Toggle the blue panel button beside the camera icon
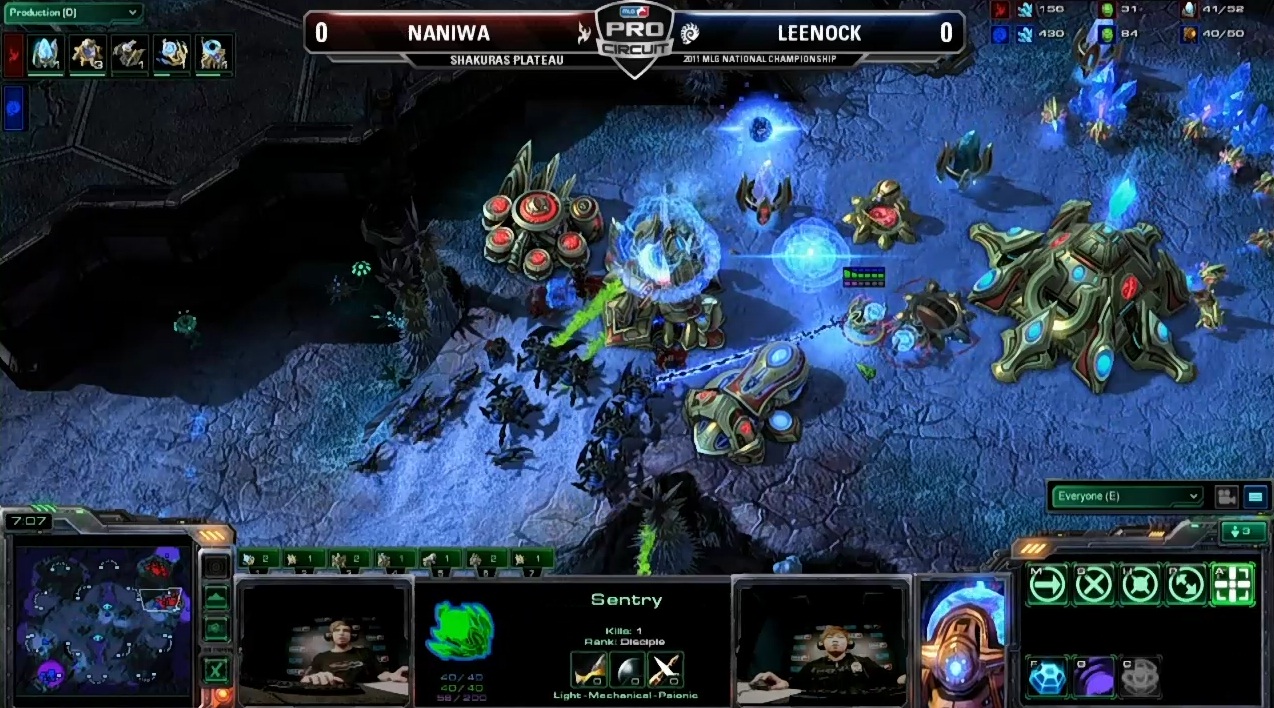 pos(1253,496)
